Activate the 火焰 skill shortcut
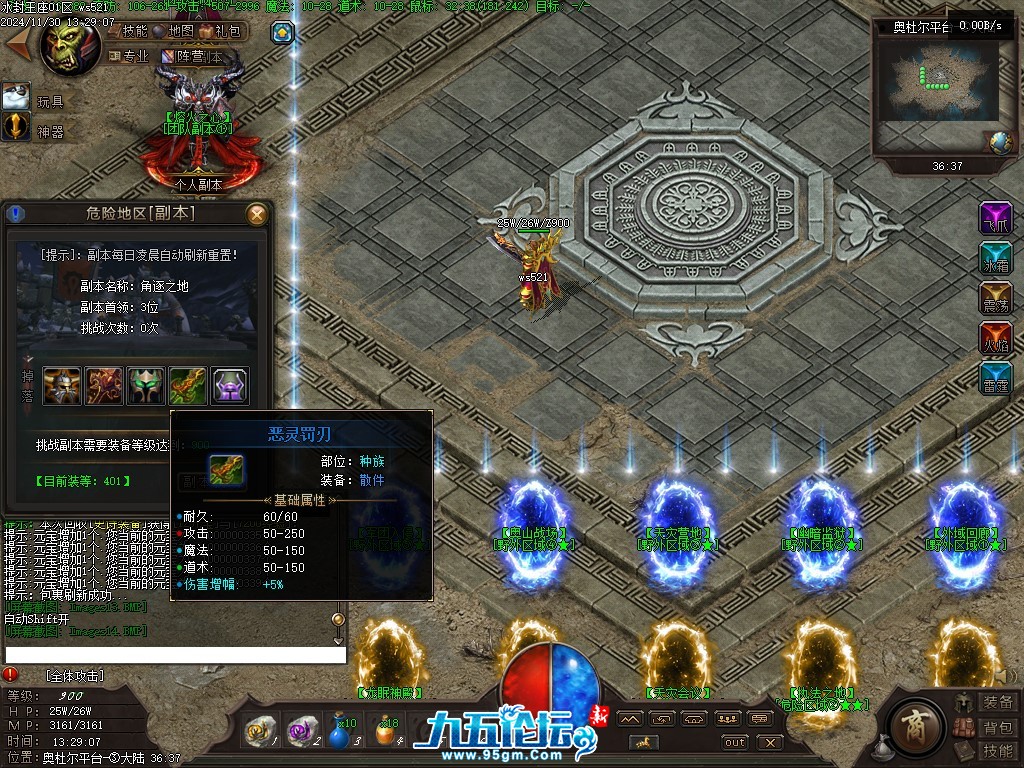The width and height of the screenshot is (1024, 768). tap(995, 338)
